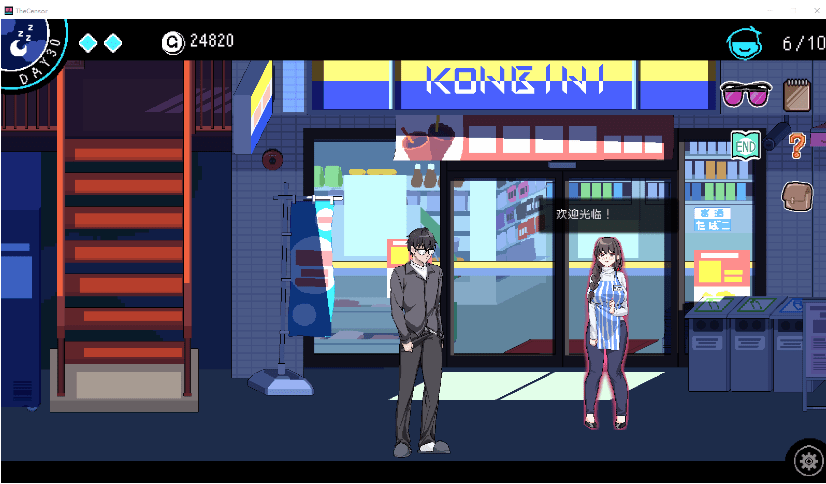The width and height of the screenshot is (826, 484).
Task: Open the brown bag inventory
Action: coord(797,195)
